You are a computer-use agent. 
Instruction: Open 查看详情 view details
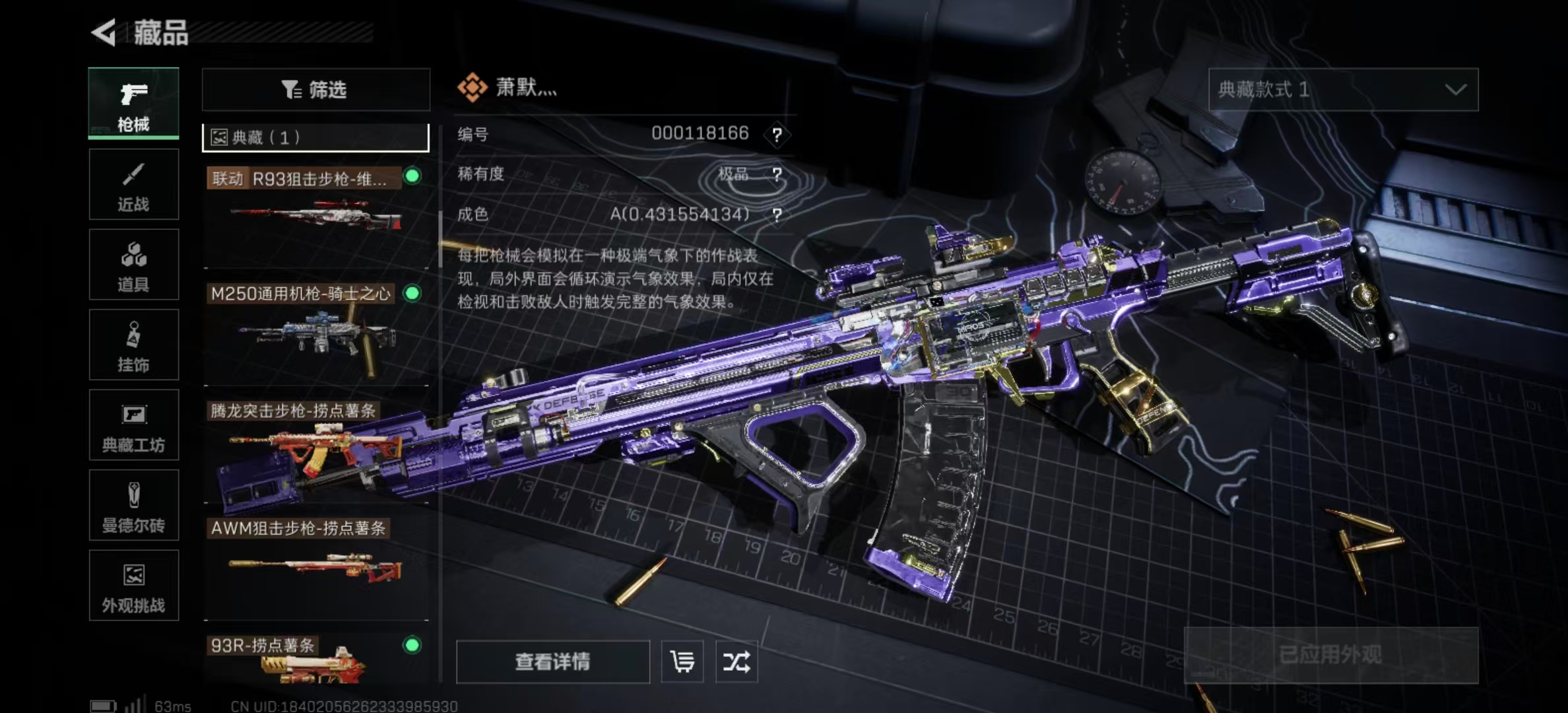click(x=552, y=662)
